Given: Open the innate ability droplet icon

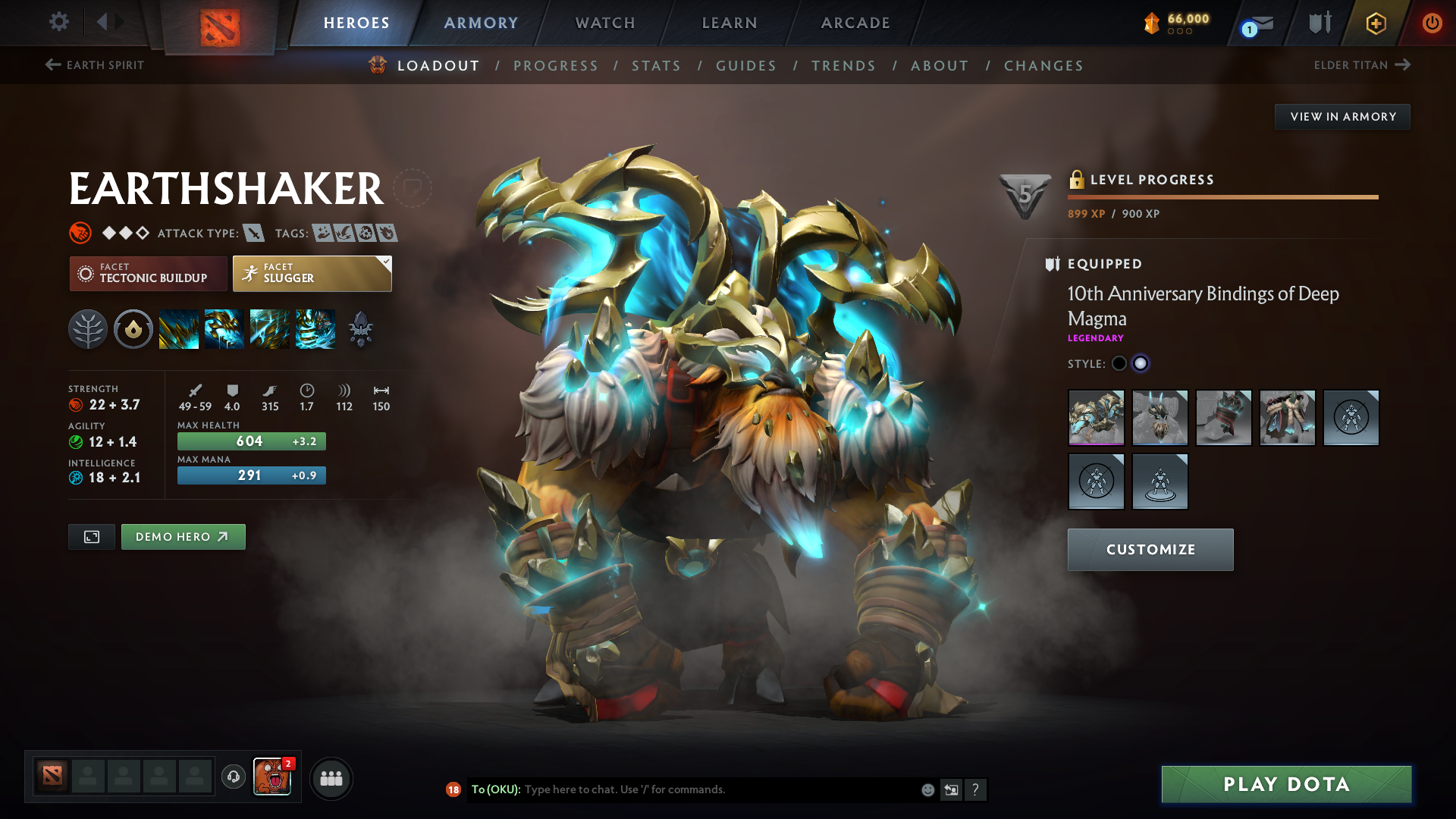Looking at the screenshot, I should [x=133, y=328].
